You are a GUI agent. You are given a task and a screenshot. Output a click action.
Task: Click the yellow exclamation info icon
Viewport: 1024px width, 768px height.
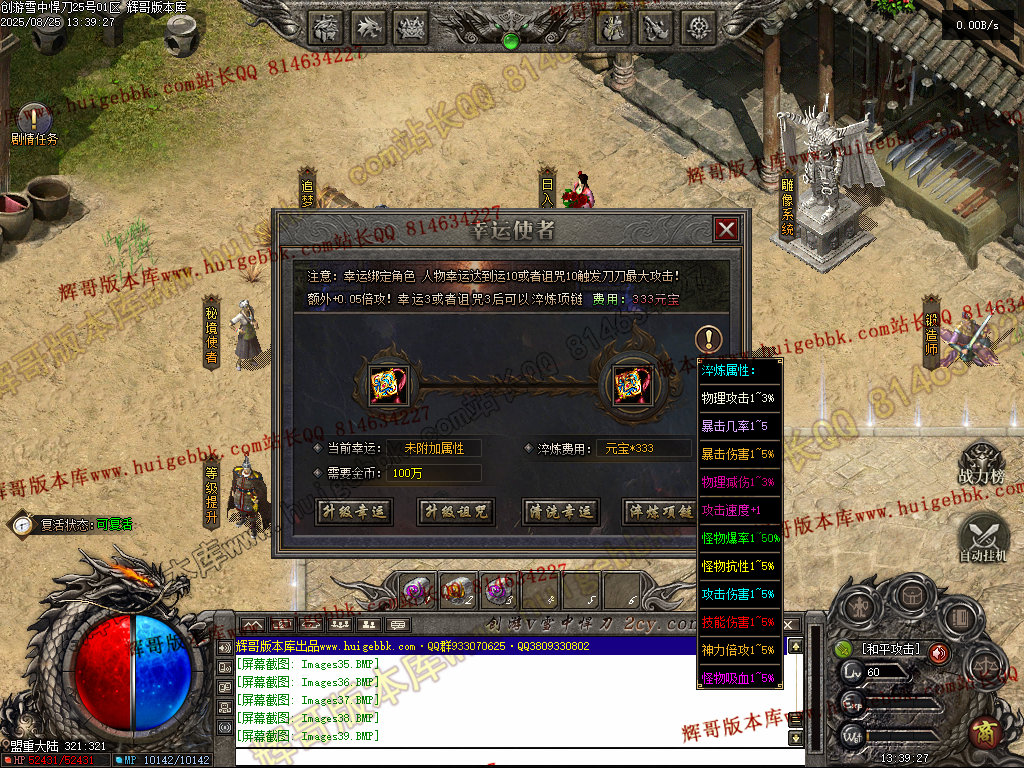pos(708,338)
